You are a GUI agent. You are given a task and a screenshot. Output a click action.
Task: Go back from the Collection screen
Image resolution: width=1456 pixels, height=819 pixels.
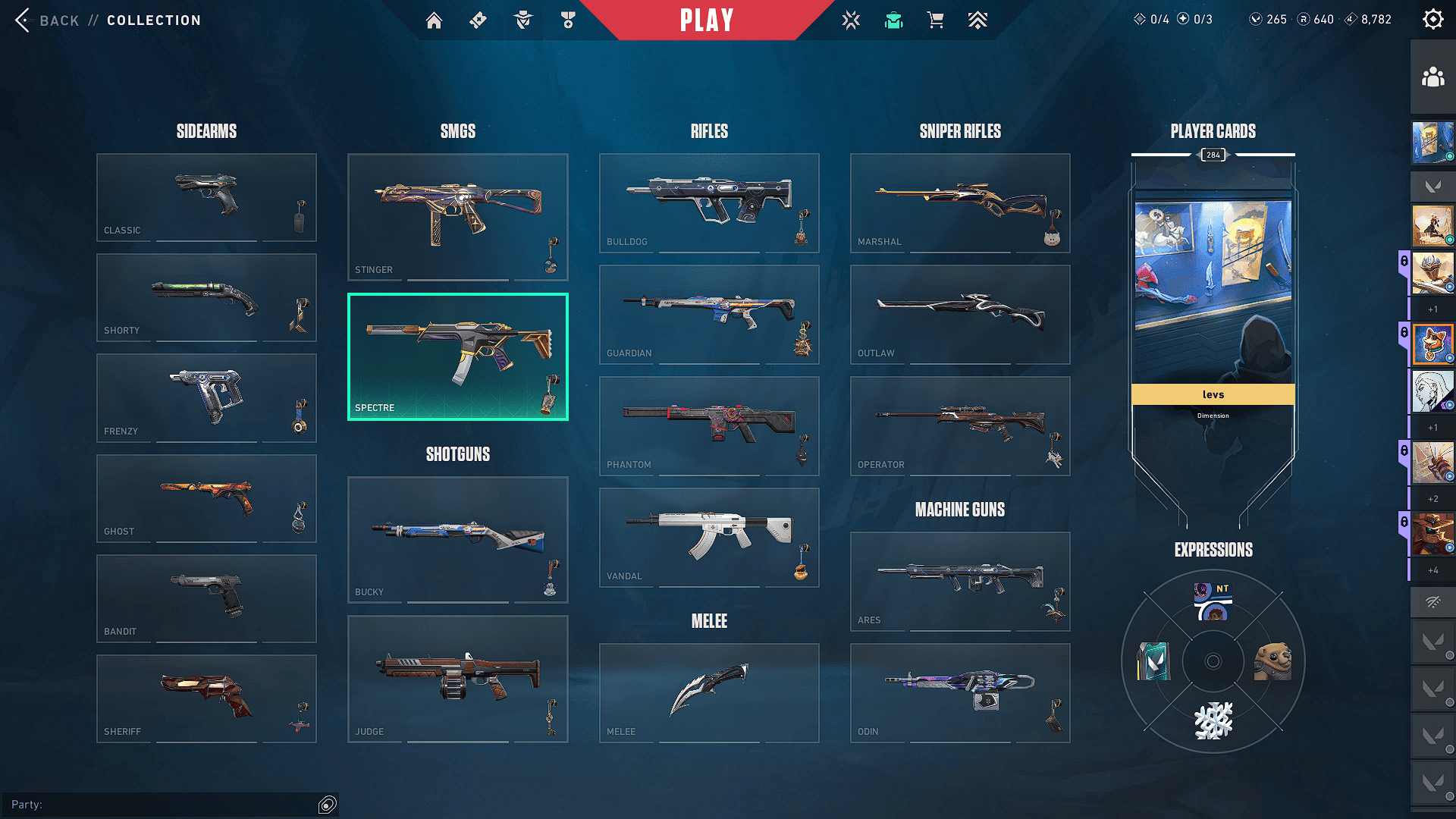point(47,20)
